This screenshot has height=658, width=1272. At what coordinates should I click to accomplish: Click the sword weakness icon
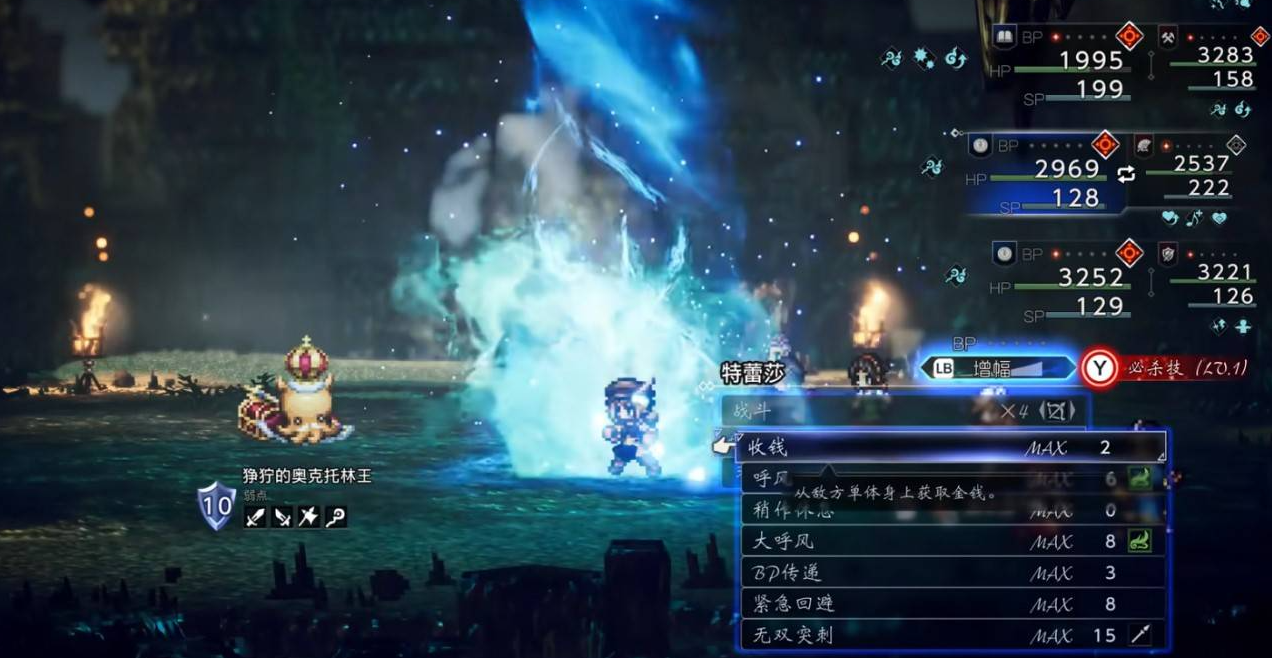pyautogui.click(x=256, y=517)
